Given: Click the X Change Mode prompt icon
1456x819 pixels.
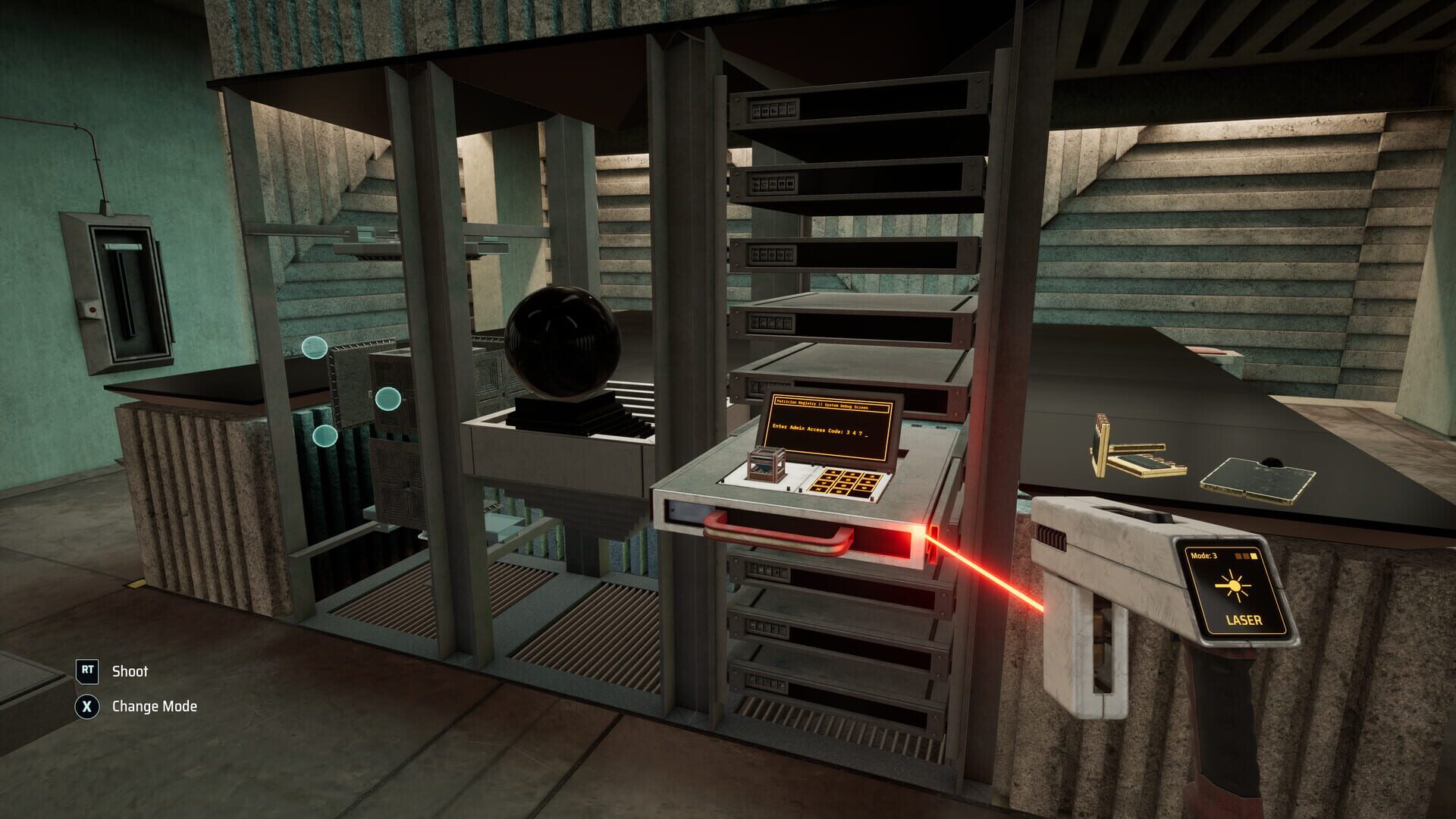Looking at the screenshot, I should (87, 705).
